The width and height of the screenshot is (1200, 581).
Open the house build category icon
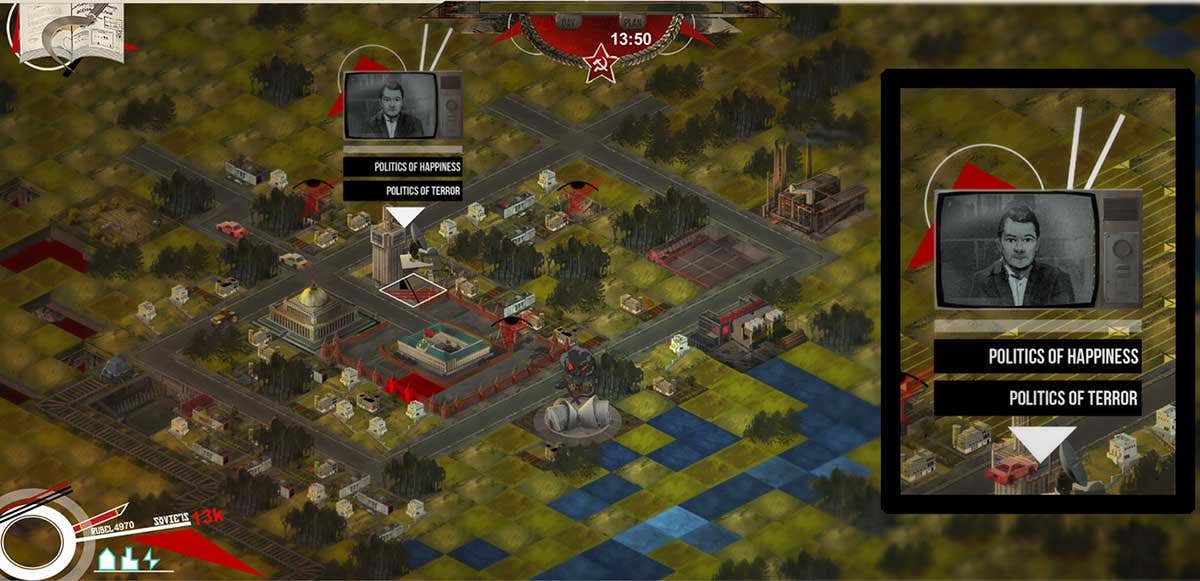point(108,559)
